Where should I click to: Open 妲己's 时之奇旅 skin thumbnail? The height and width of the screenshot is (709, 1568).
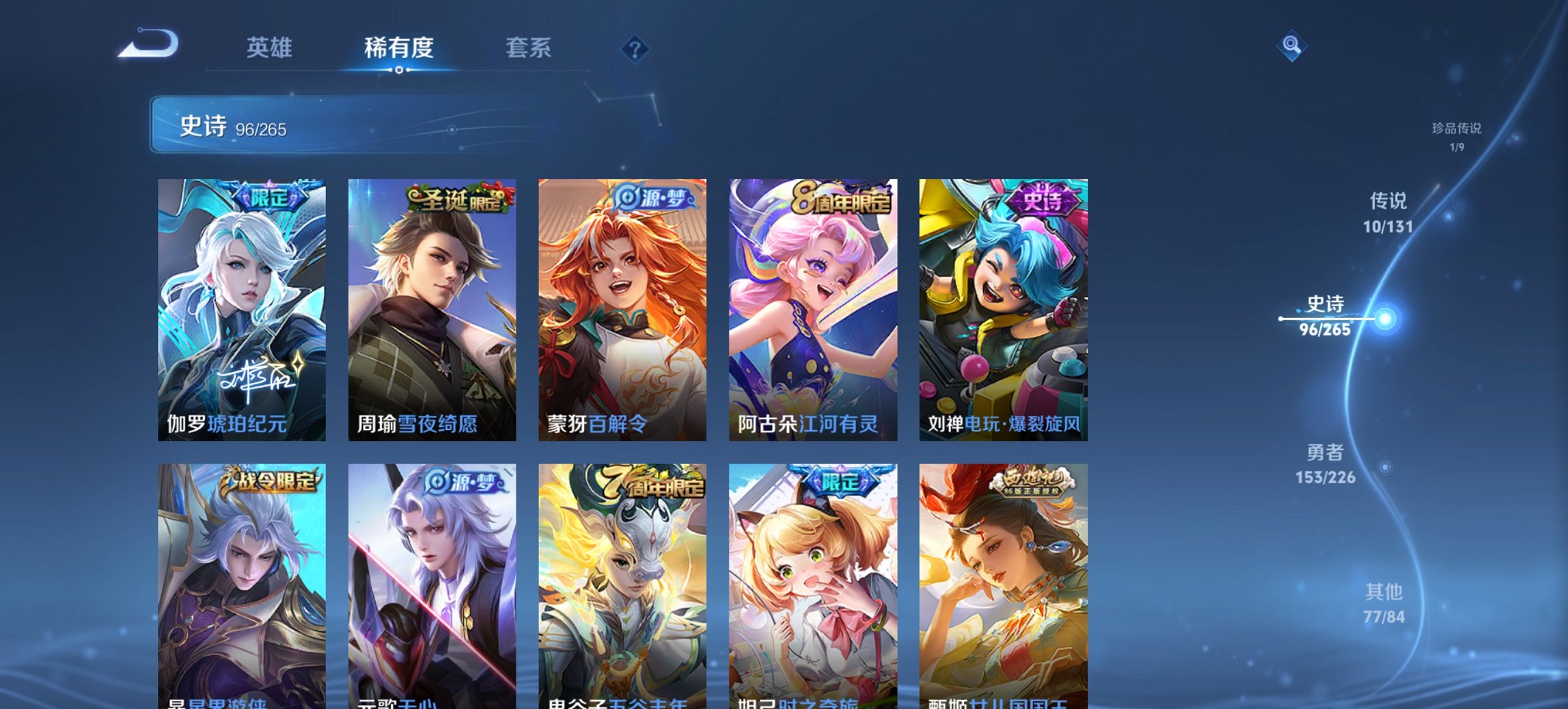pos(812,581)
